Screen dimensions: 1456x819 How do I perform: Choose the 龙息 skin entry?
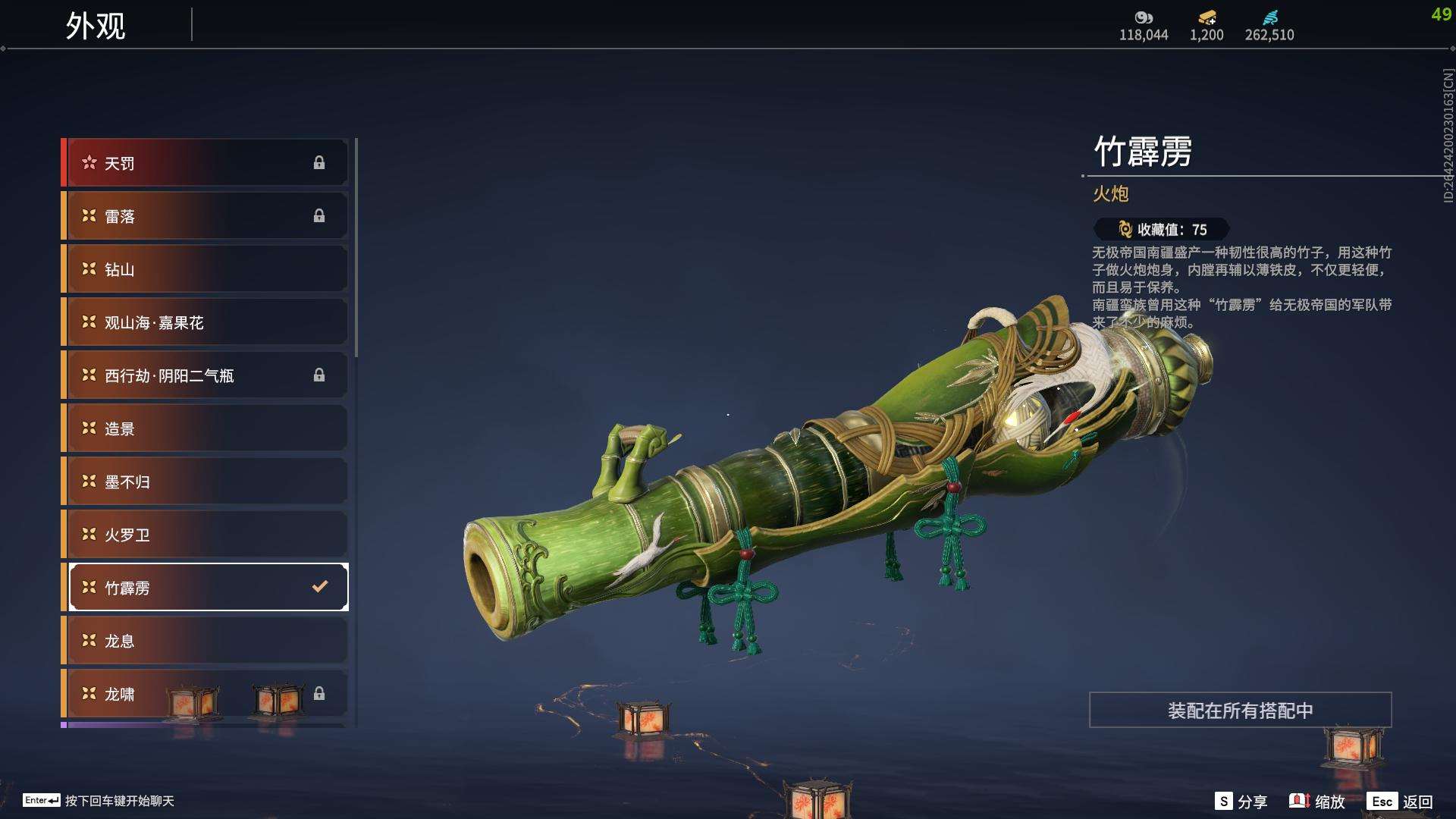pos(206,641)
